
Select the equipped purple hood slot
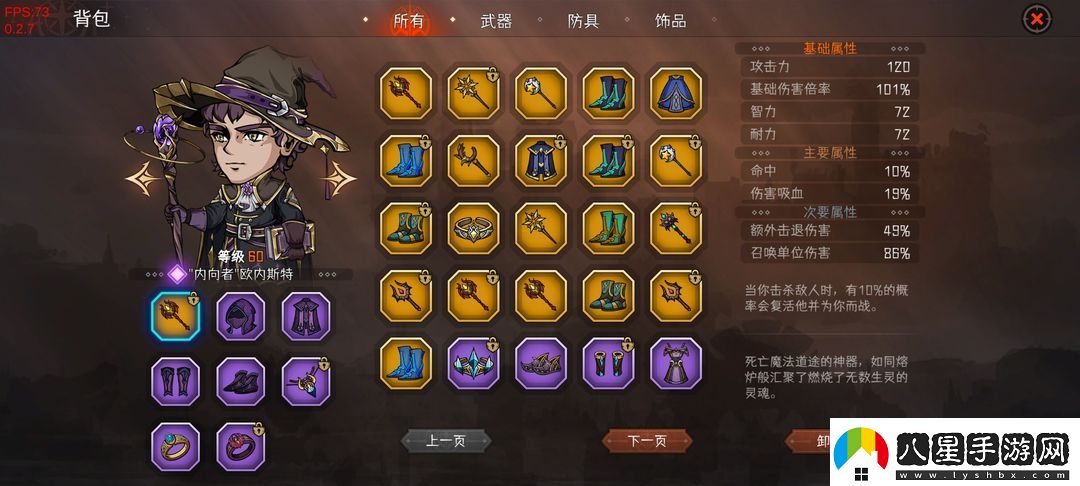241,316
